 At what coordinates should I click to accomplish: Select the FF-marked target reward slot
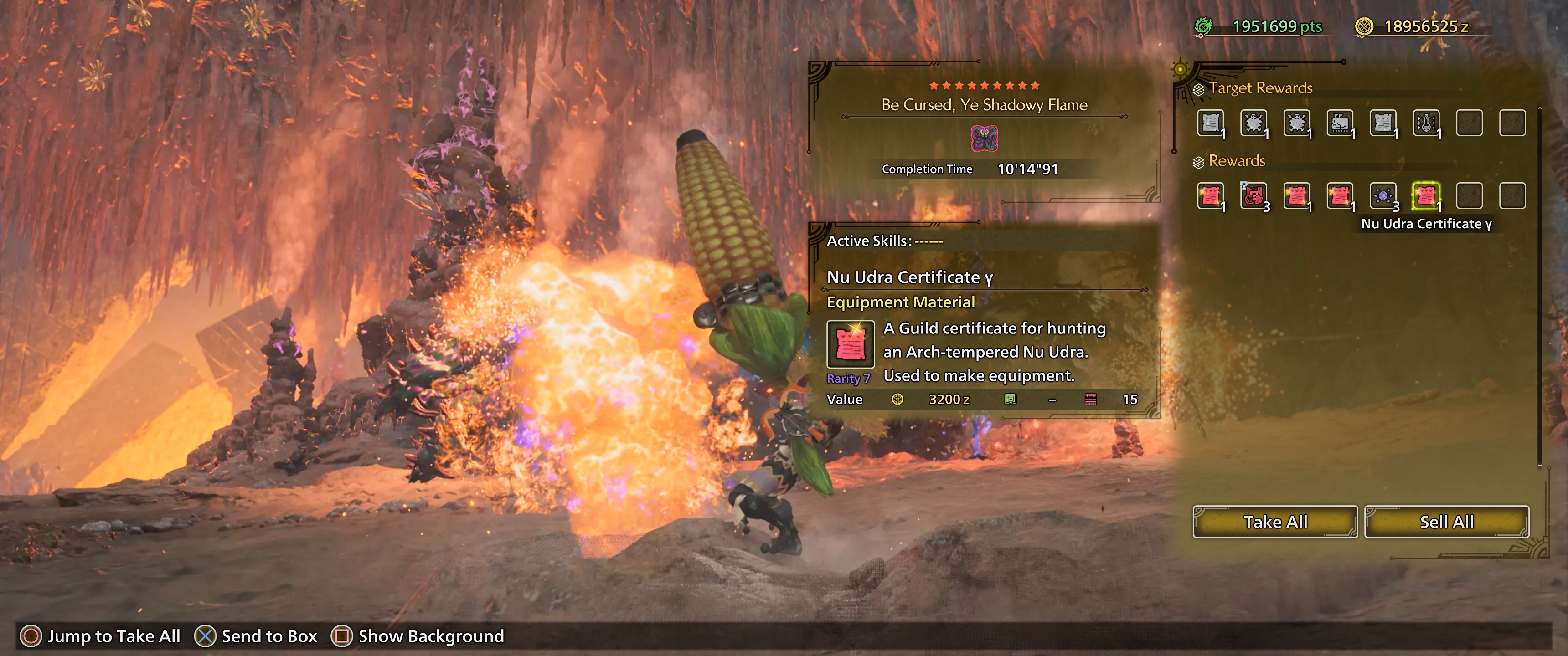pos(1340,123)
